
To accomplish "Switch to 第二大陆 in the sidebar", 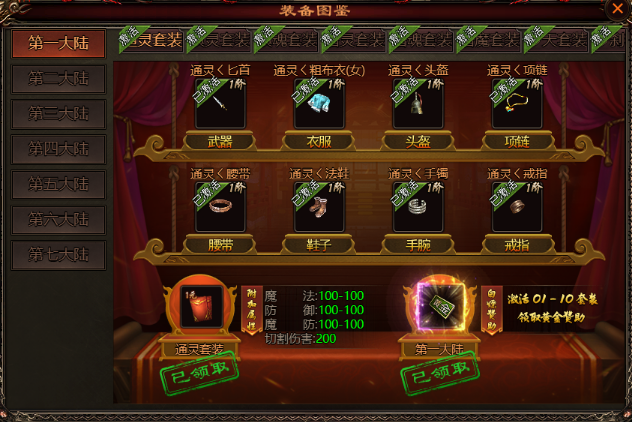I will pos(59,80).
